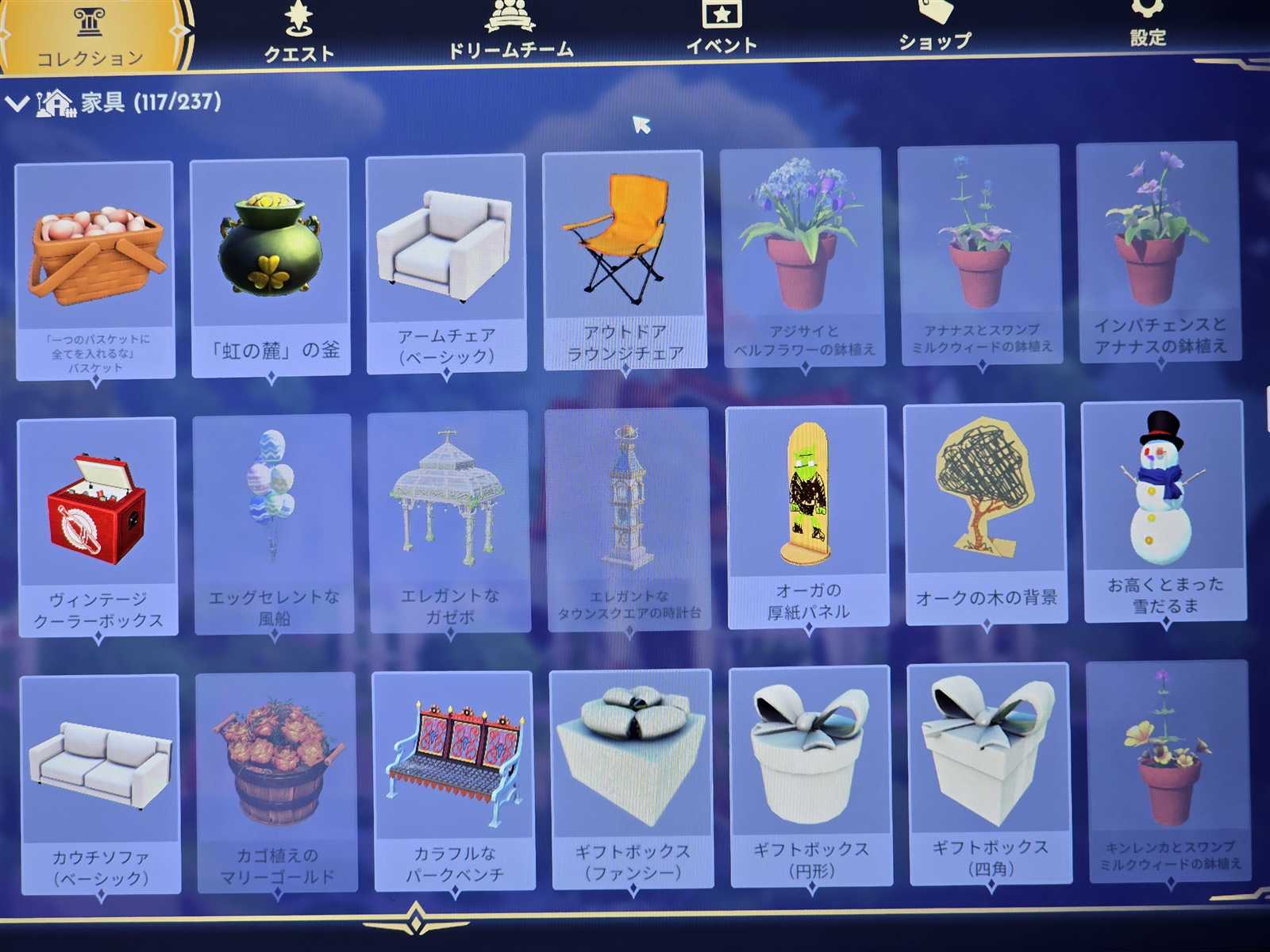Go to the ドリームチーム tab
This screenshot has width=1270, height=952.
tap(510, 32)
